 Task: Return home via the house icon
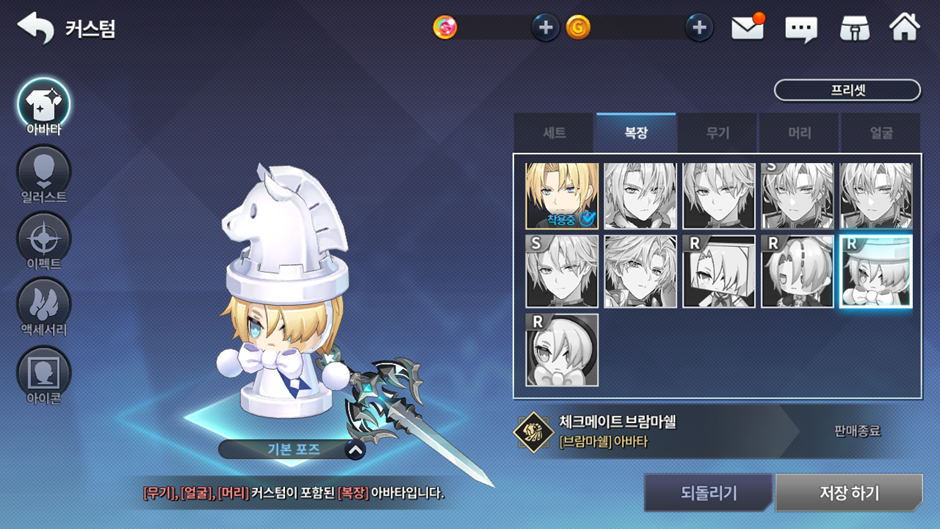tap(904, 28)
